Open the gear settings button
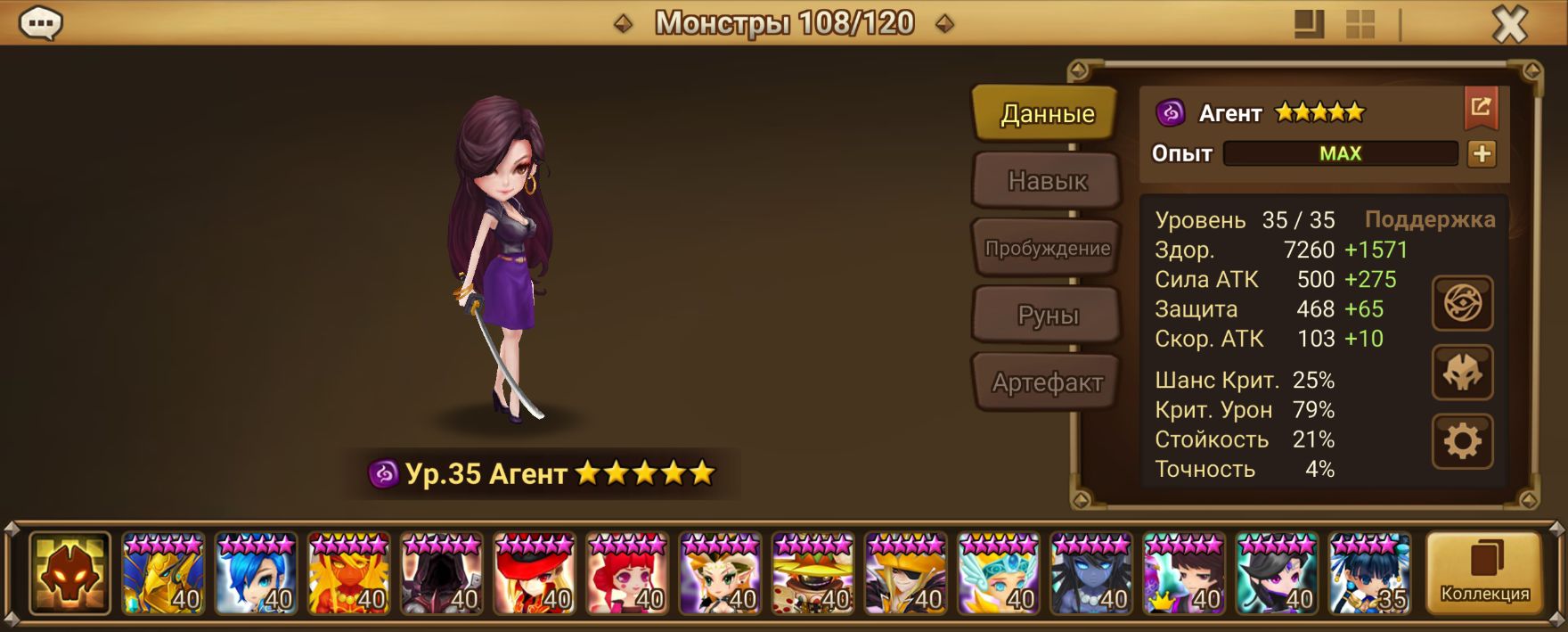The height and width of the screenshot is (632, 1568). coord(1462,441)
